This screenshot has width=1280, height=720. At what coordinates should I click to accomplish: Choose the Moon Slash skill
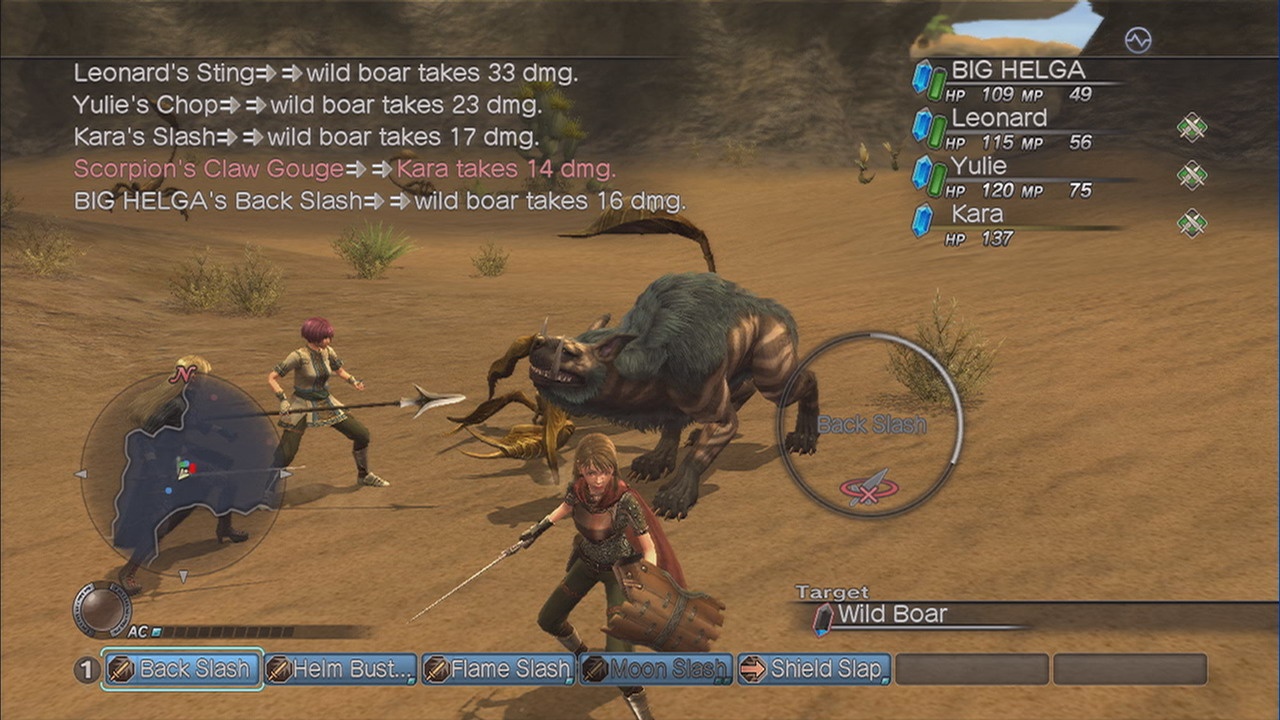tap(656, 669)
